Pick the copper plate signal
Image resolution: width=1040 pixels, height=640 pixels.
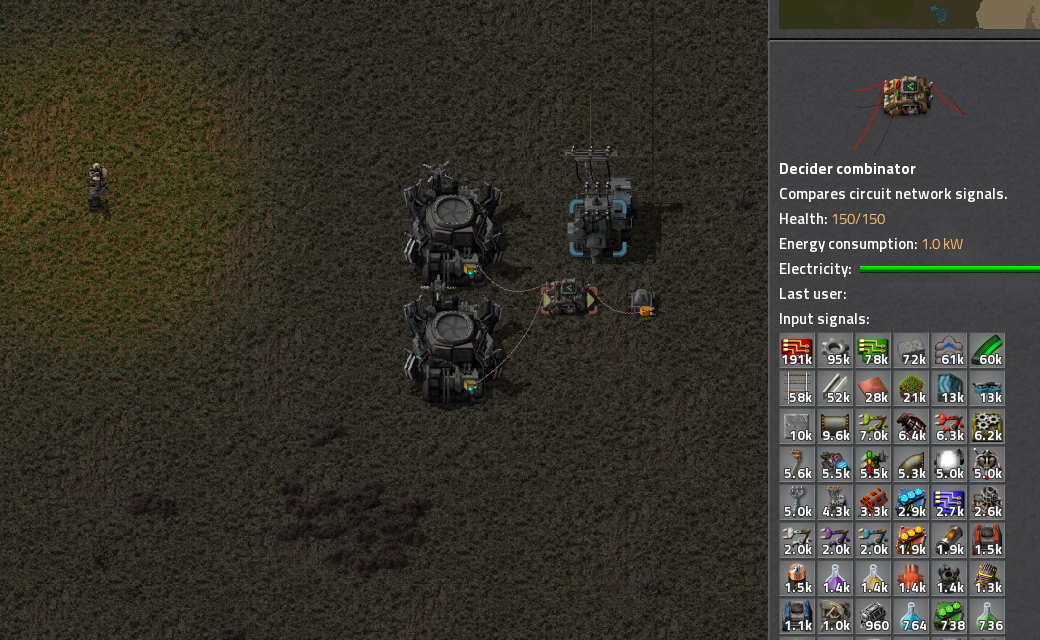pyautogui.click(x=873, y=389)
